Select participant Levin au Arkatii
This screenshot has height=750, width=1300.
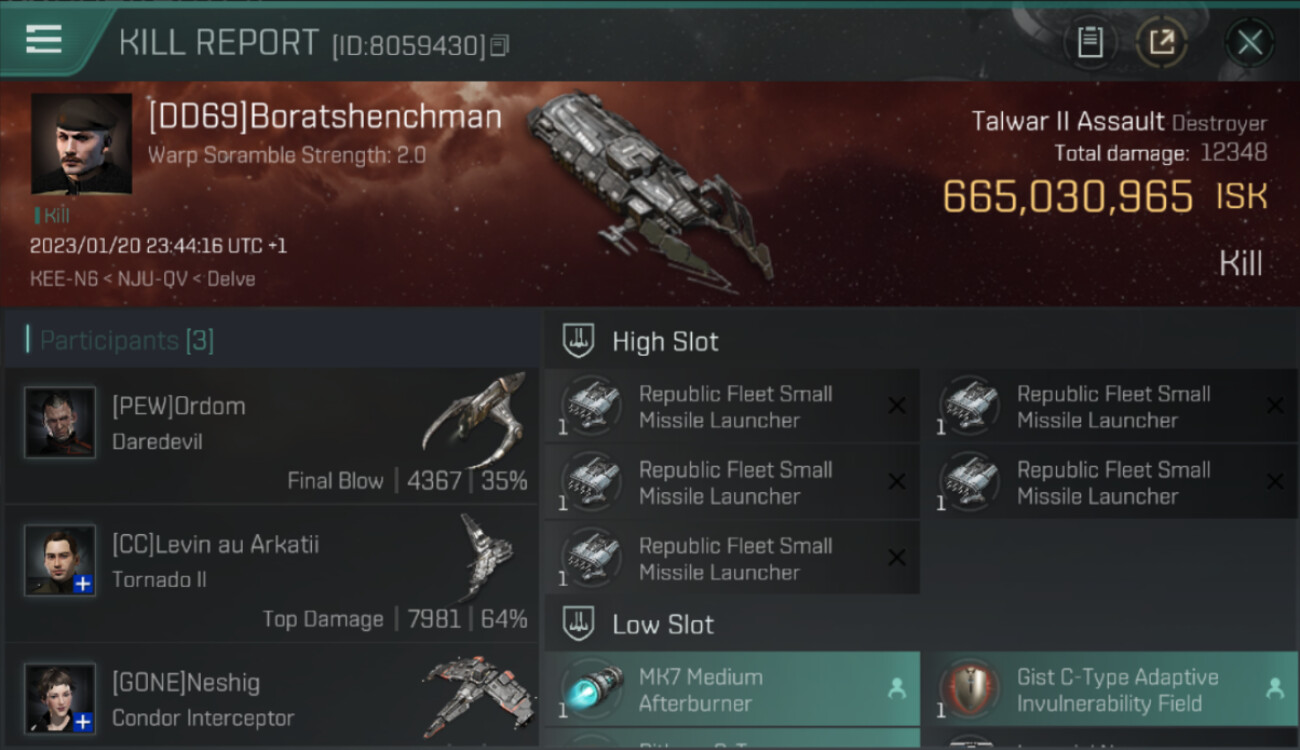coord(270,574)
